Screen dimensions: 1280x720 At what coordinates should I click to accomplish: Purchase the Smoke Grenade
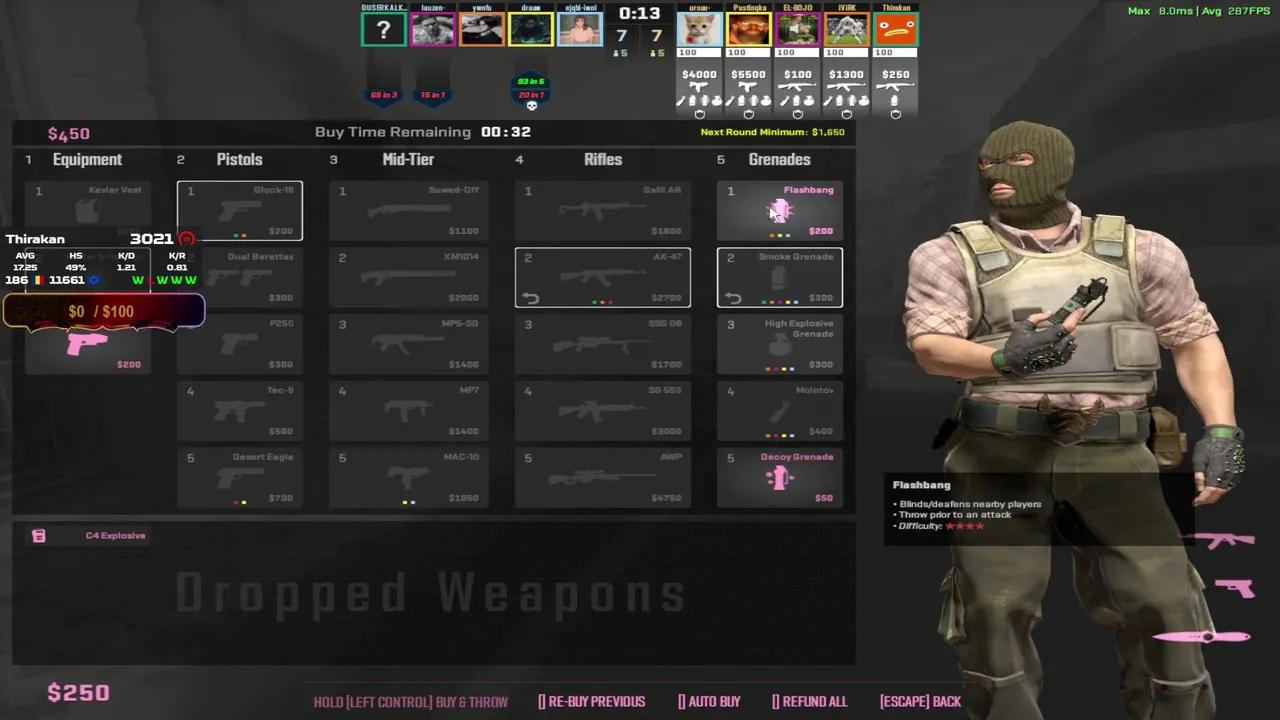[x=779, y=277]
